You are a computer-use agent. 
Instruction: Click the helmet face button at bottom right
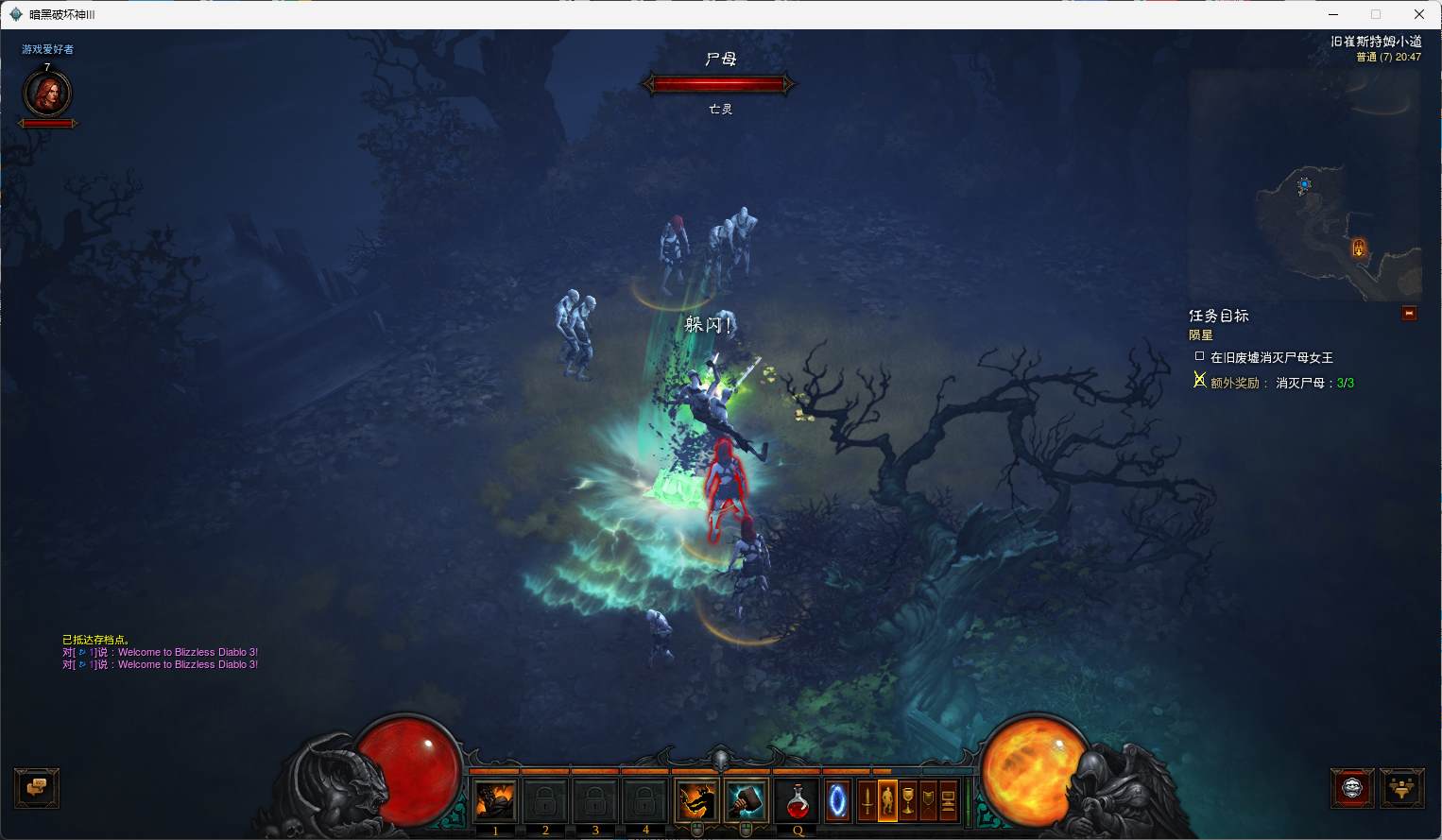point(1352,788)
